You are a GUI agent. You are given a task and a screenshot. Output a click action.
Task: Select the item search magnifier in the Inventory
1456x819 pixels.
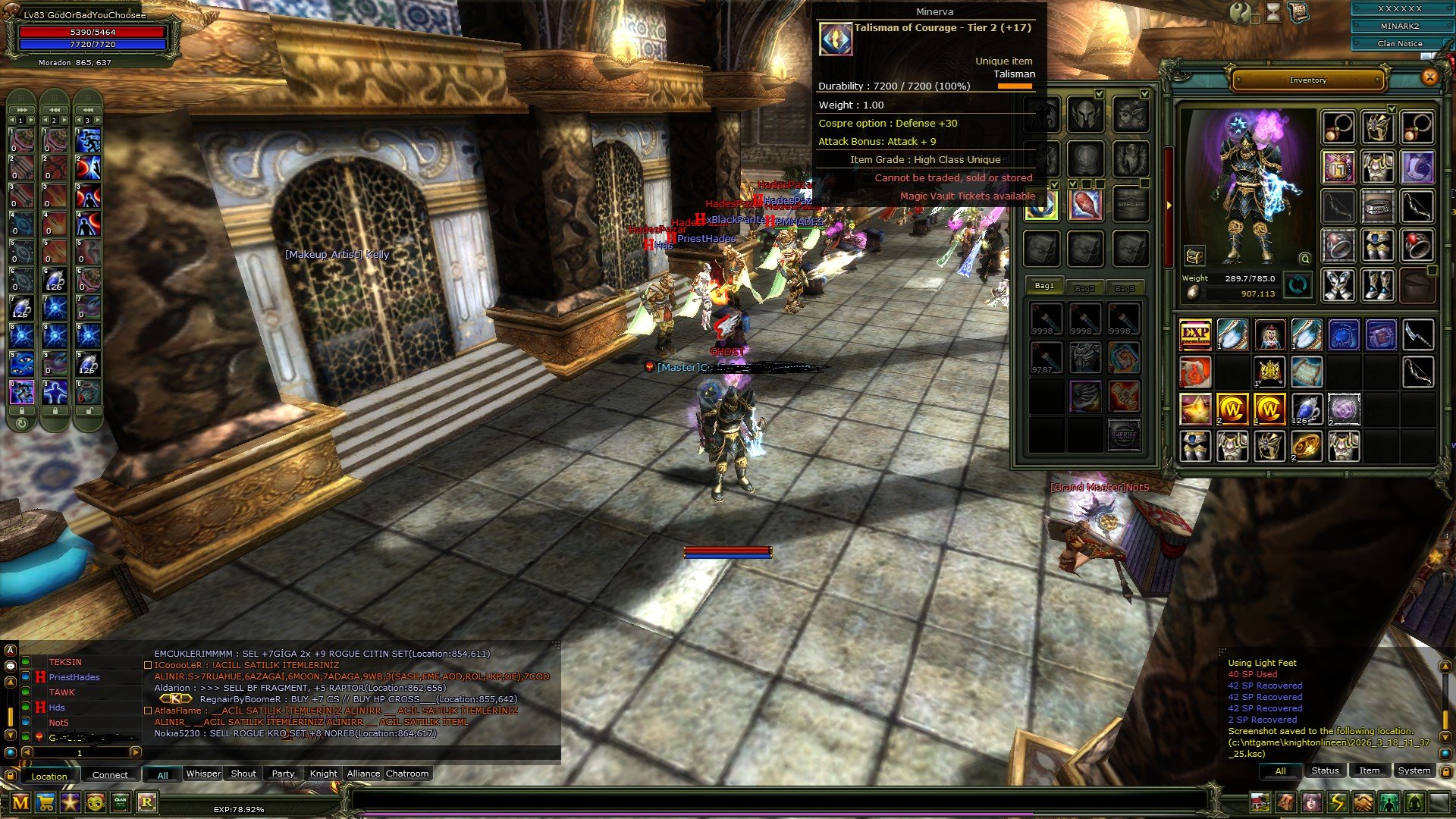[1305, 259]
